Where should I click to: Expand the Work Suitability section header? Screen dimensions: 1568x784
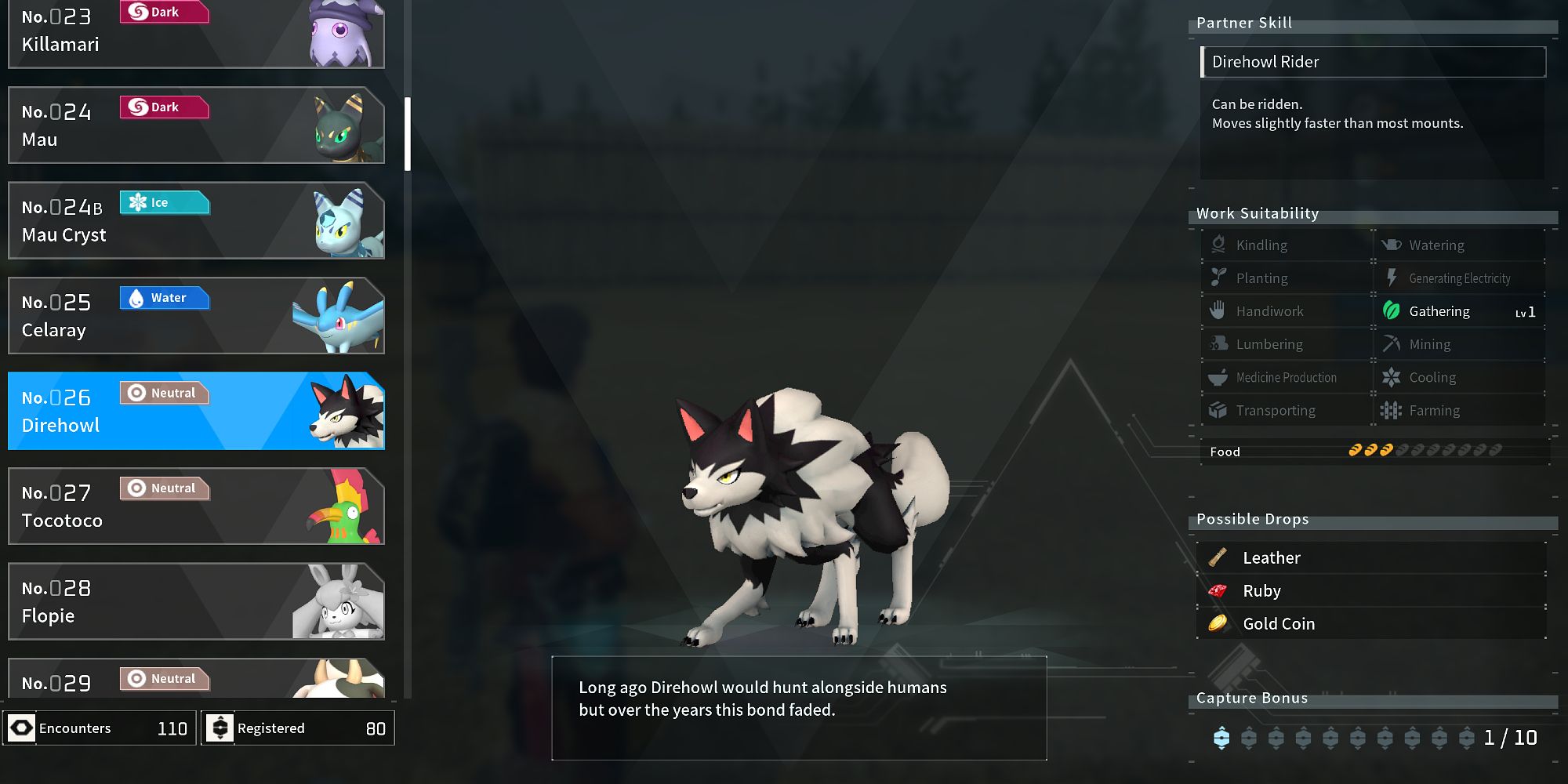click(1256, 212)
